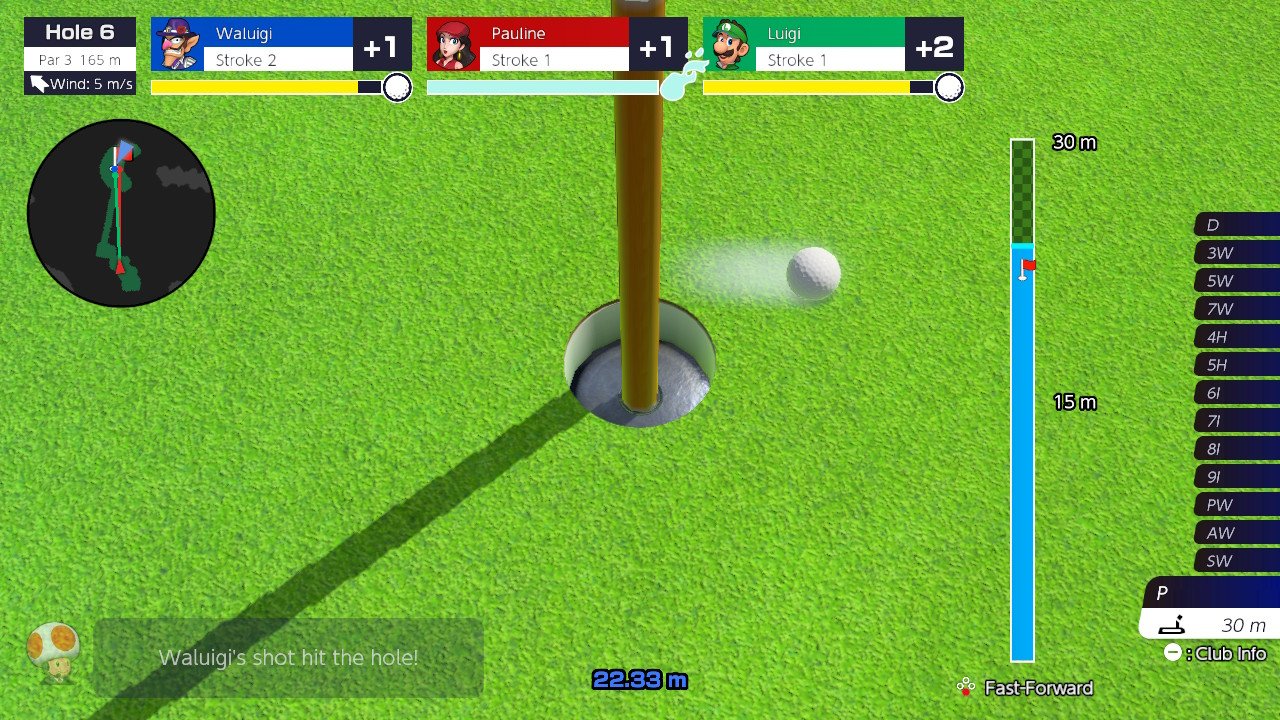The width and height of the screenshot is (1280, 720).
Task: Select the P putter 30 m club
Action: (x=1211, y=609)
